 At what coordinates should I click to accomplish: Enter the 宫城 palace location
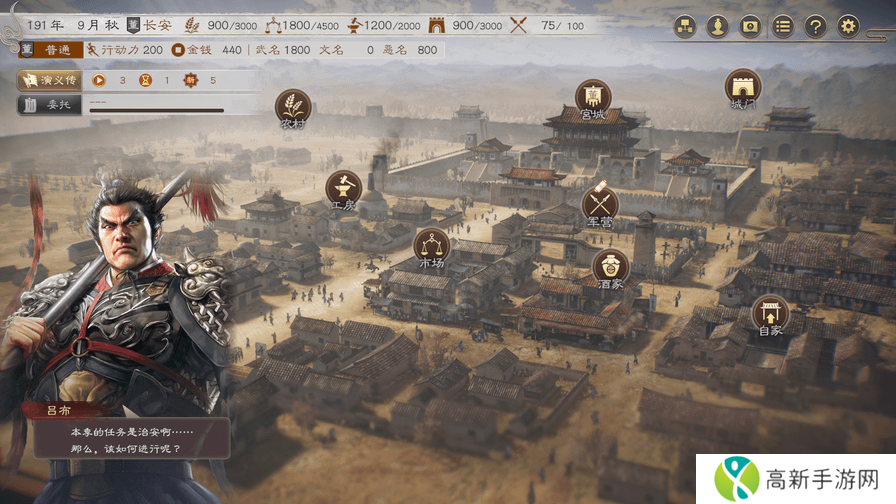pos(593,97)
